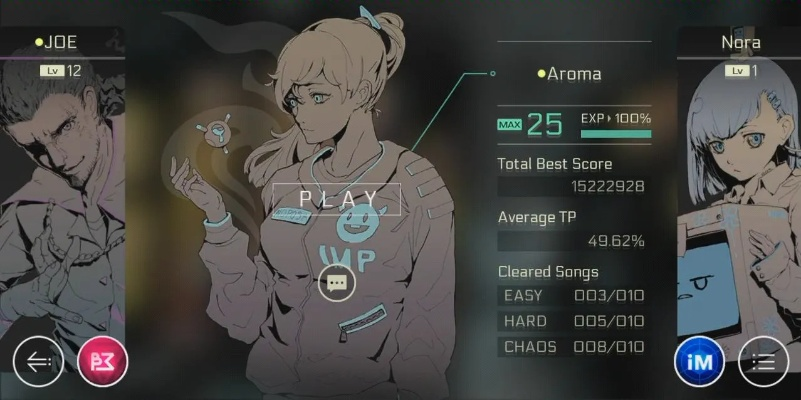The image size is (801, 400).
Task: Open the list menu button
Action: tap(763, 362)
